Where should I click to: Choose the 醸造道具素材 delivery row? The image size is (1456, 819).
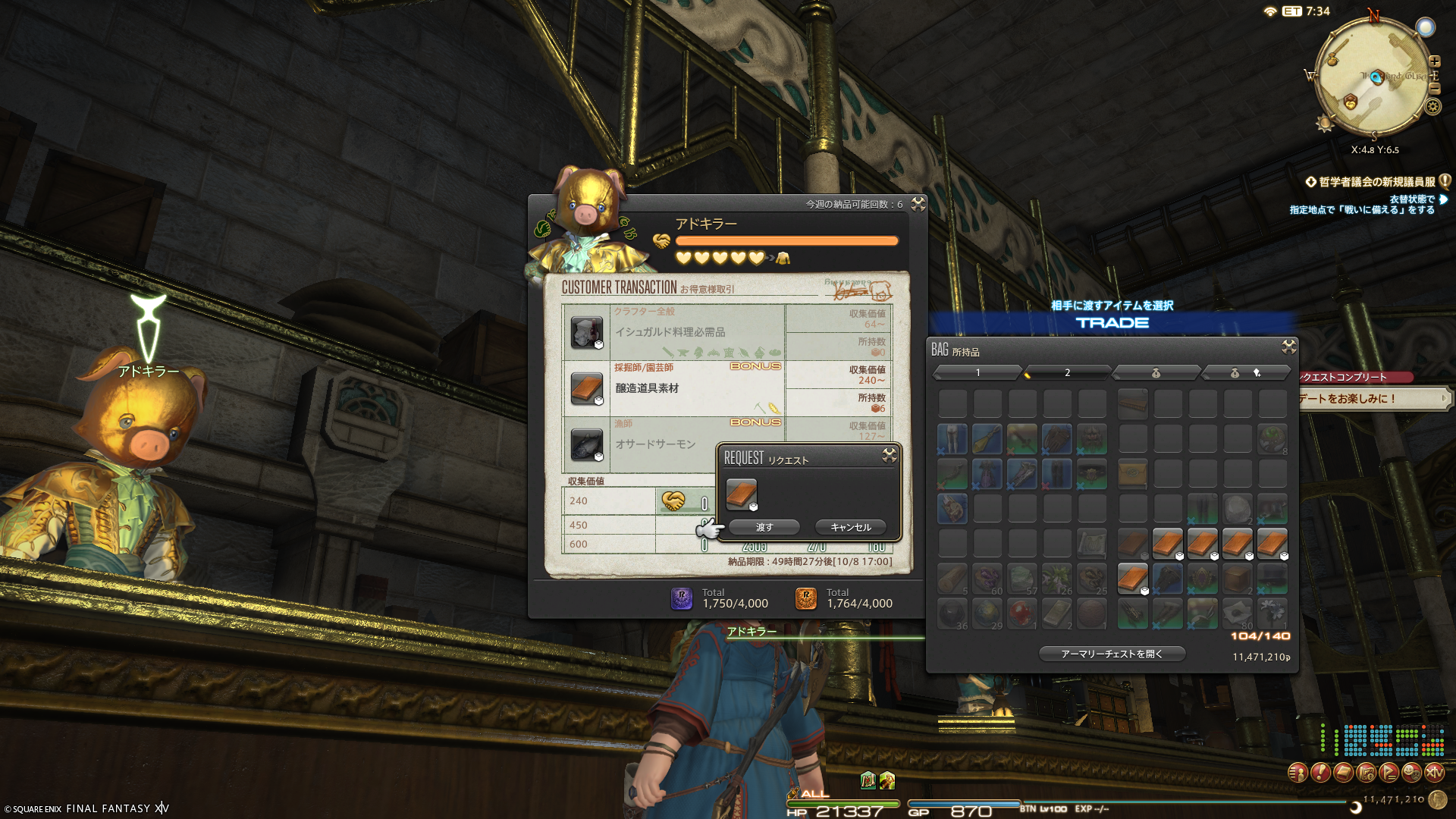pos(673,388)
